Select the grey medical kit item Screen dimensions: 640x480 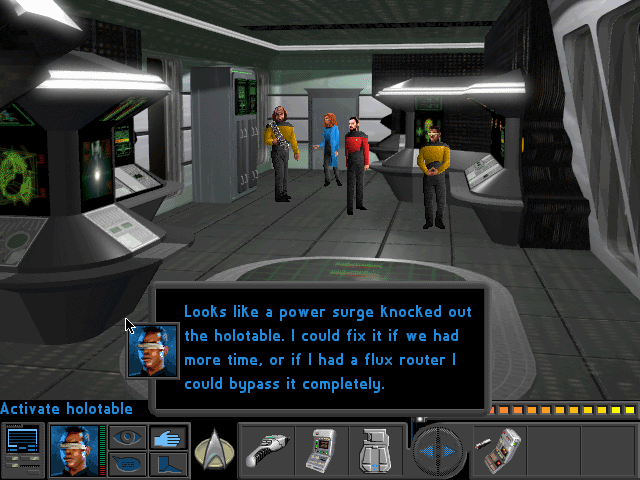pyautogui.click(x=377, y=450)
